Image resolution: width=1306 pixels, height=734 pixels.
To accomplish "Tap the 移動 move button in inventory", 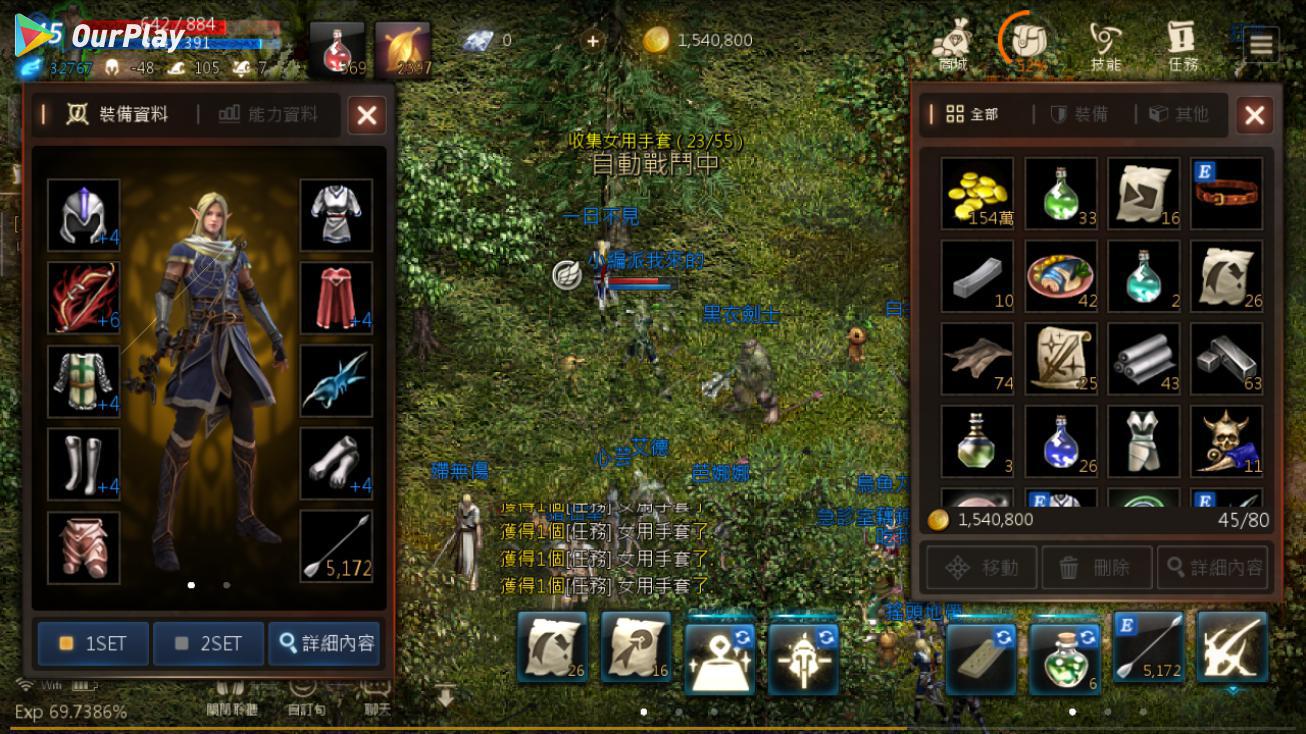I will [x=981, y=568].
